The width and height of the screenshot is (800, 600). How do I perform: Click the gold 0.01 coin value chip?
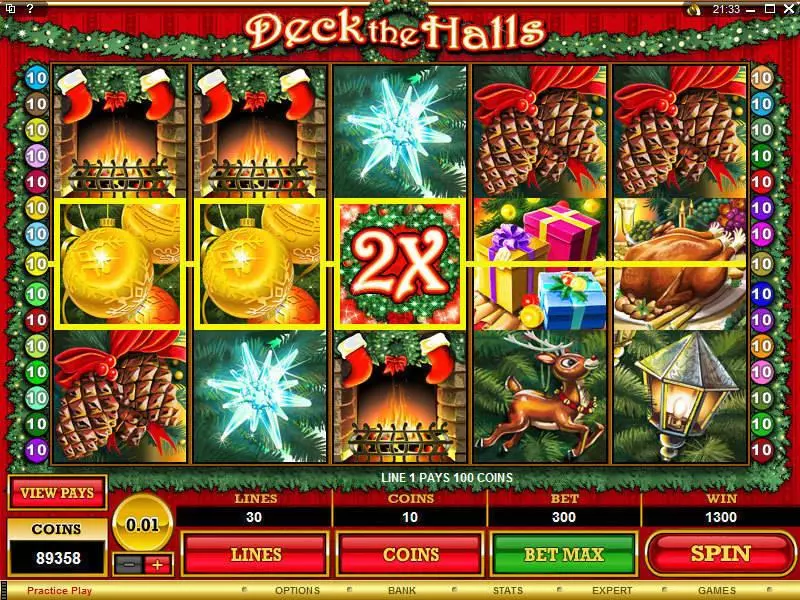(142, 522)
